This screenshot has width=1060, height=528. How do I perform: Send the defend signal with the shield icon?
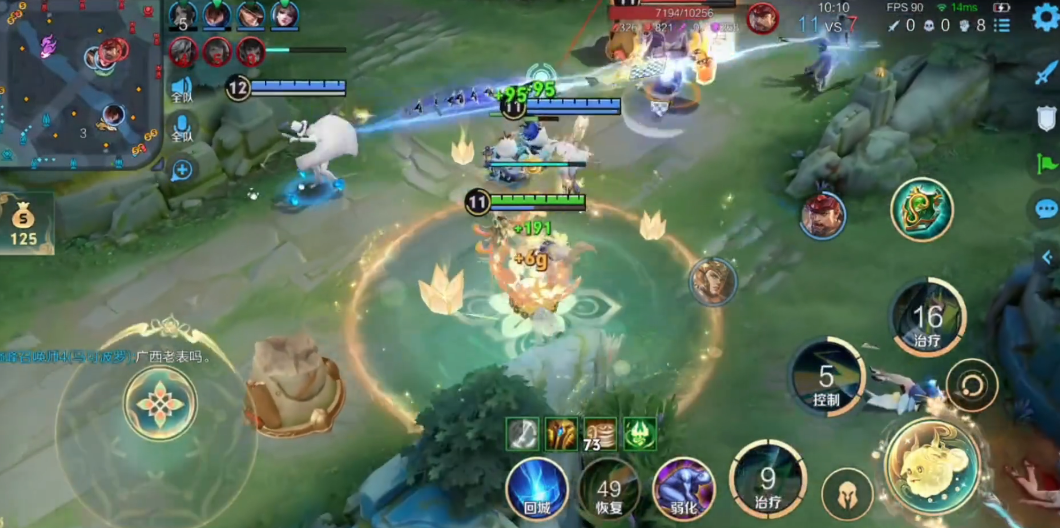pos(1046,117)
